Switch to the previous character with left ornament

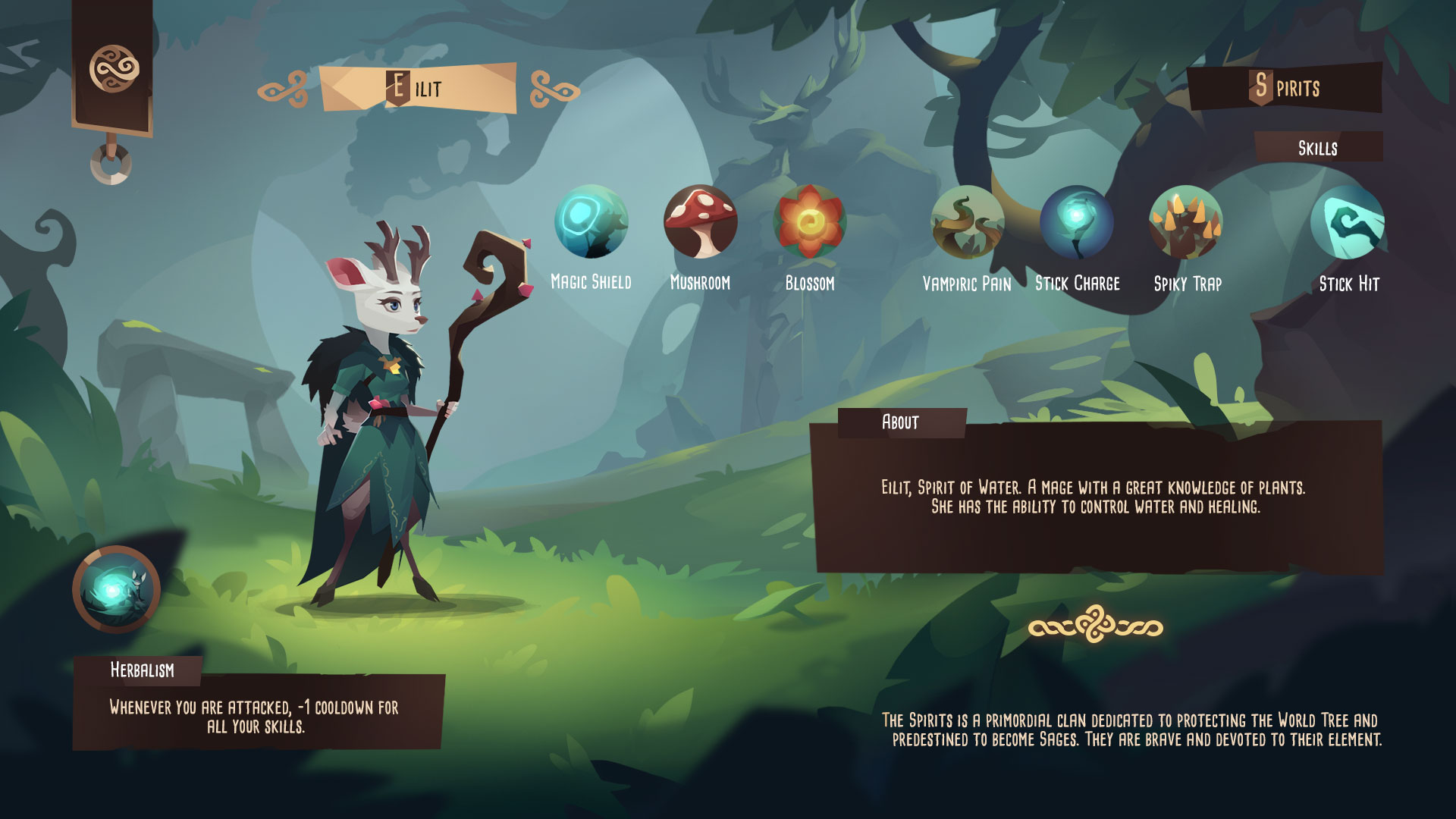[283, 89]
